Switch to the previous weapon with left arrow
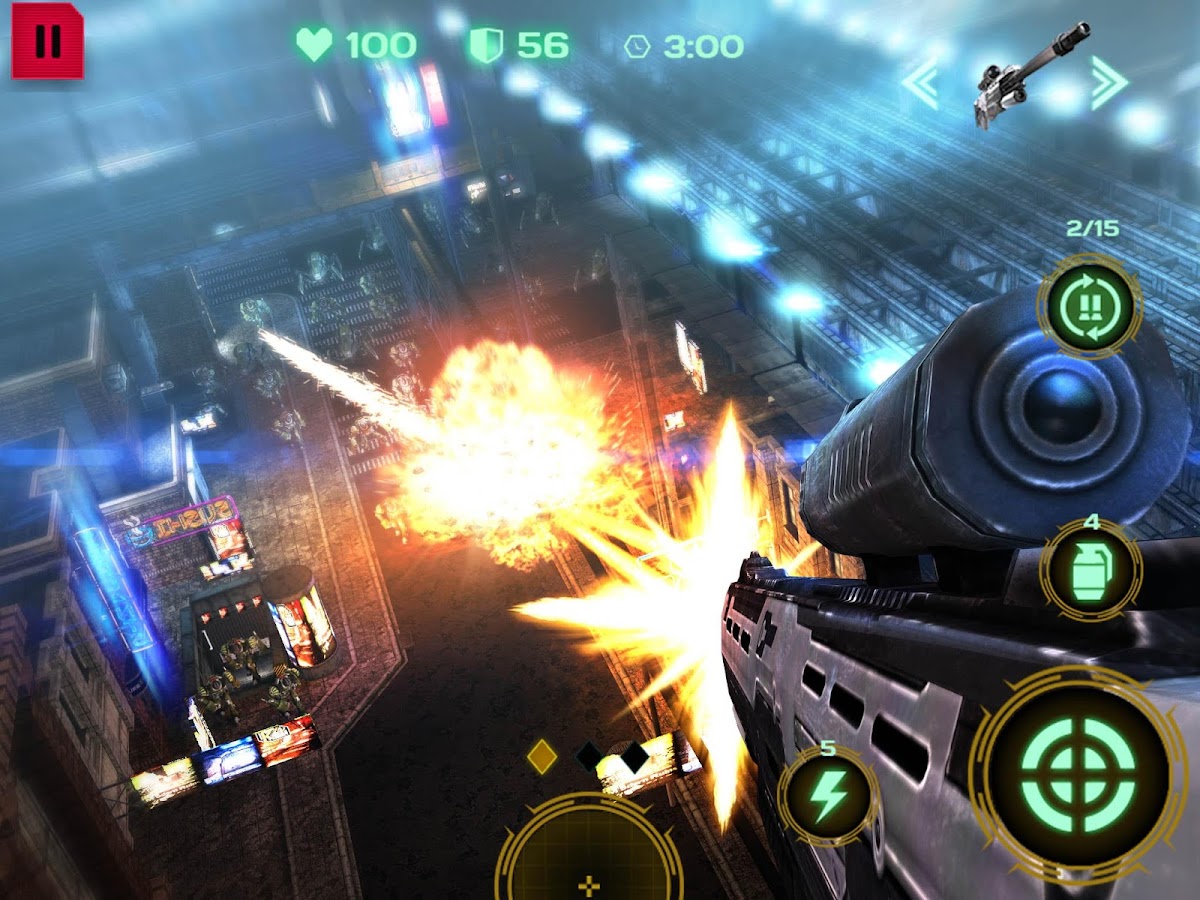Screen dimensions: 1200x900 [920, 83]
